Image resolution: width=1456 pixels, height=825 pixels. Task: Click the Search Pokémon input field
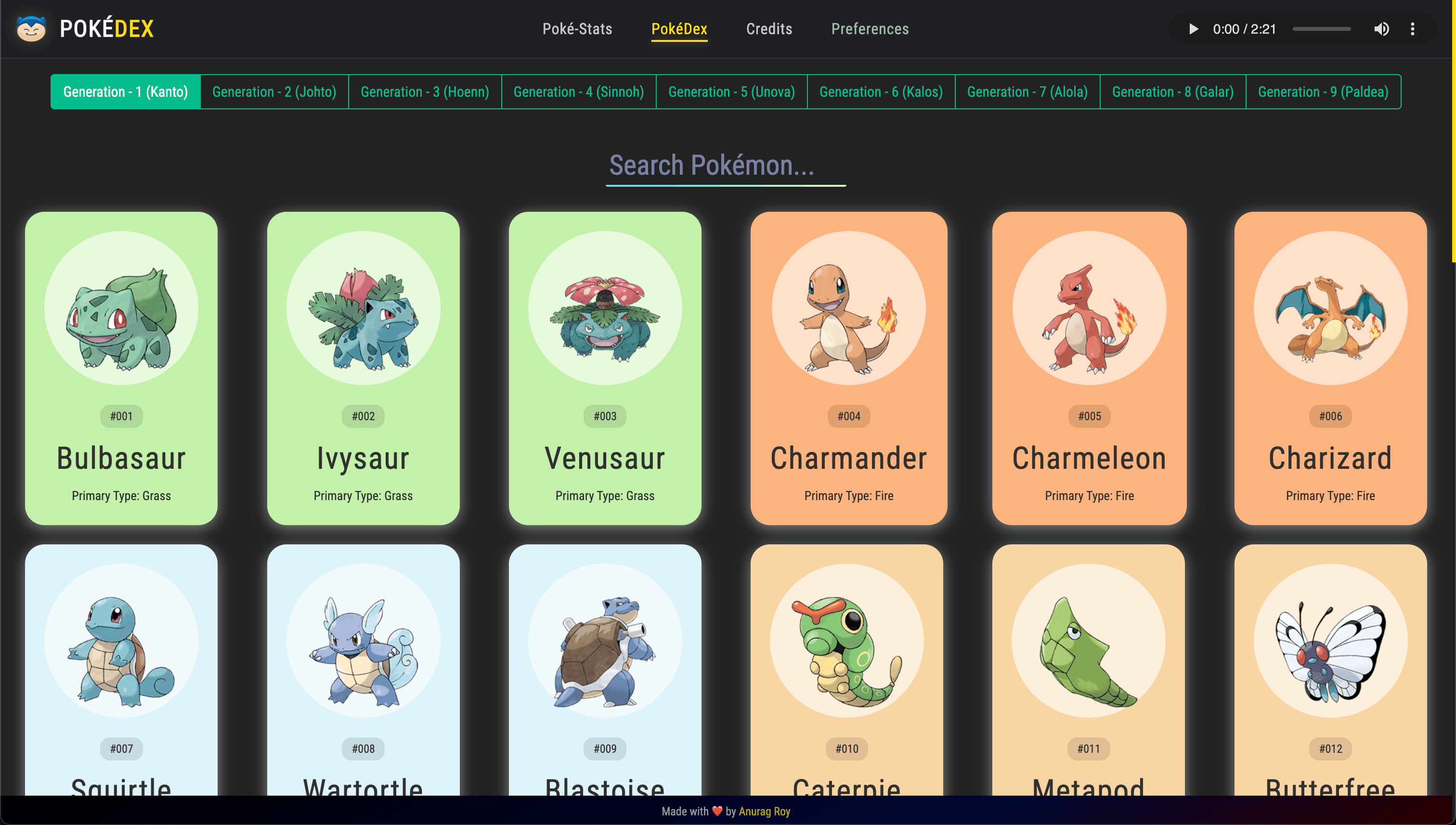[726, 166]
